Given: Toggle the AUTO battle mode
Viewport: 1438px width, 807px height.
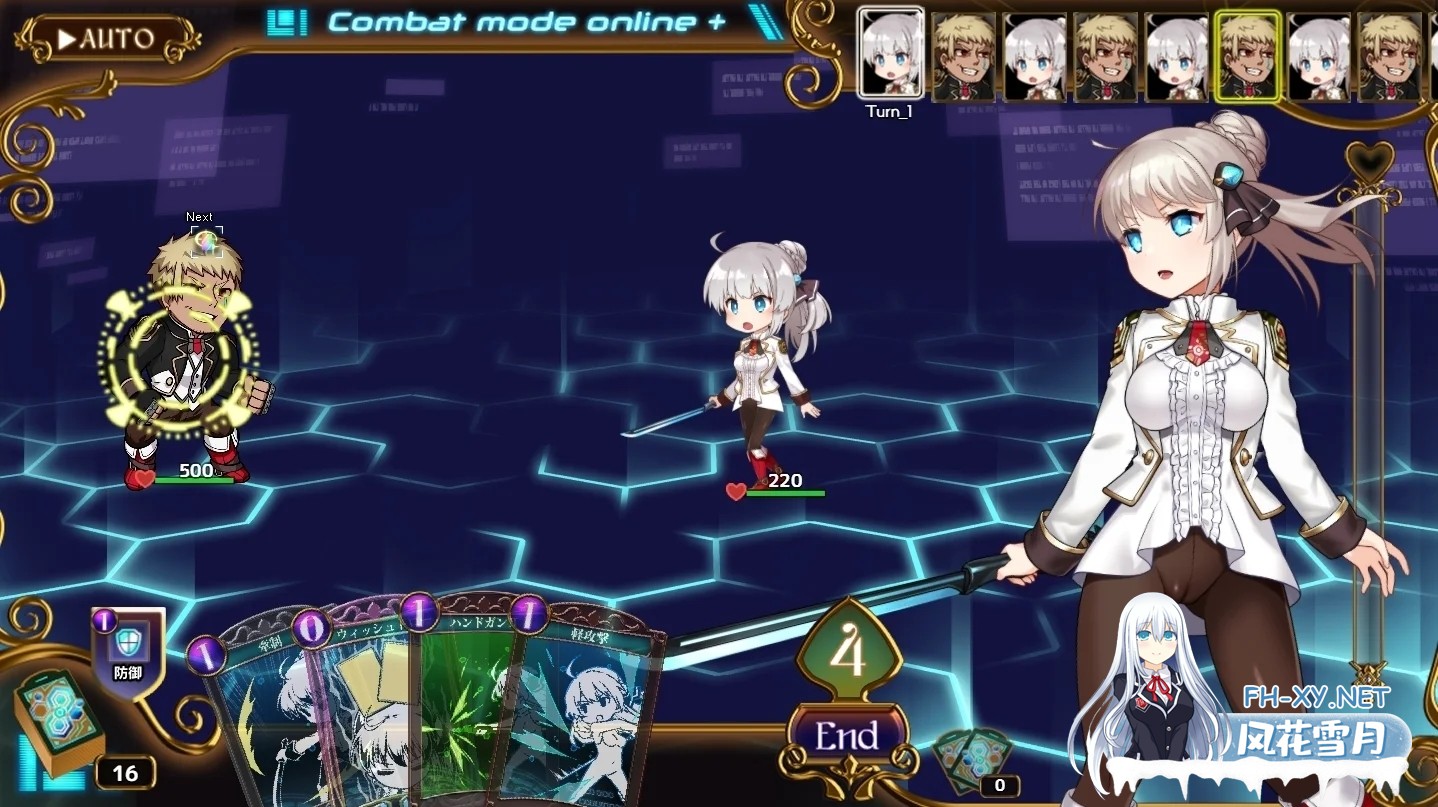Looking at the screenshot, I should [110, 40].
